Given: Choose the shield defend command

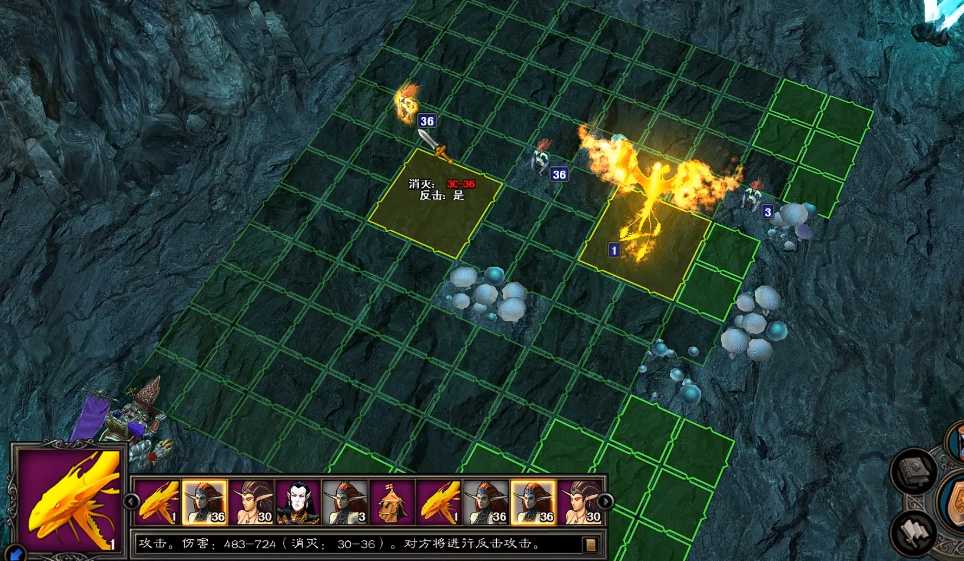Looking at the screenshot, I should [x=955, y=500].
